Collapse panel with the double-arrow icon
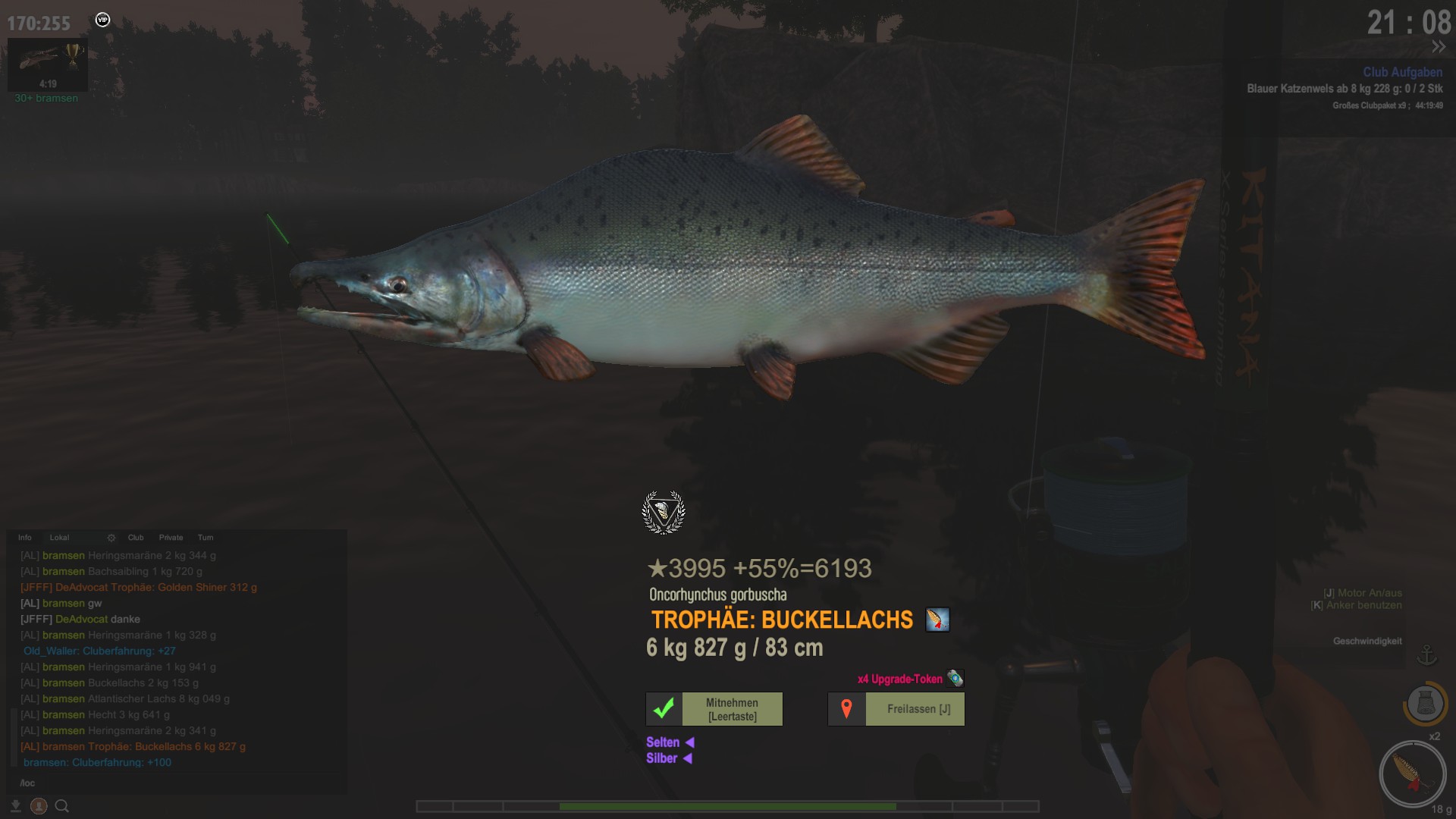The height and width of the screenshot is (819, 1456). pos(1439,47)
